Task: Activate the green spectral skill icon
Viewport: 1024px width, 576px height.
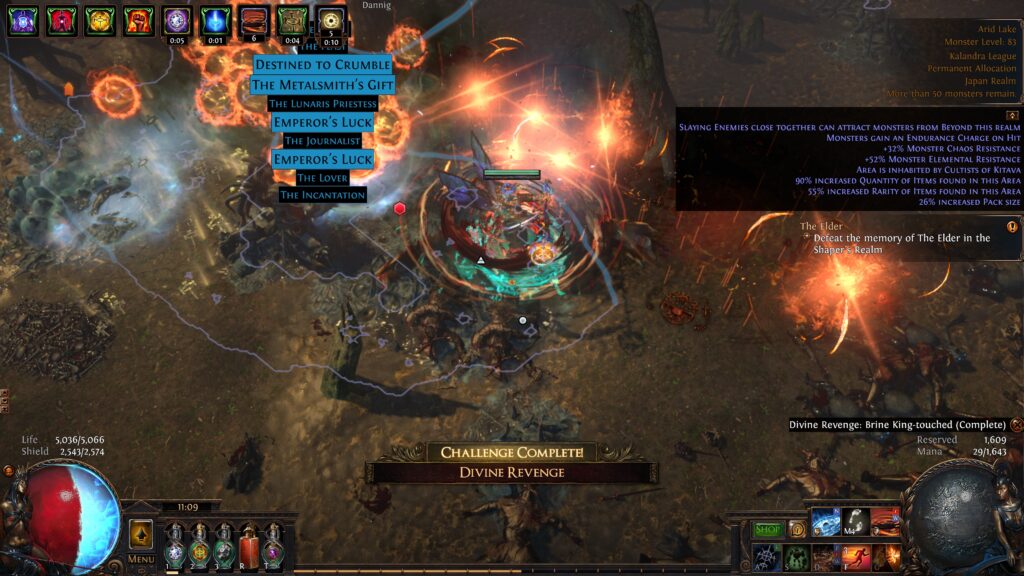Action: coord(796,557)
